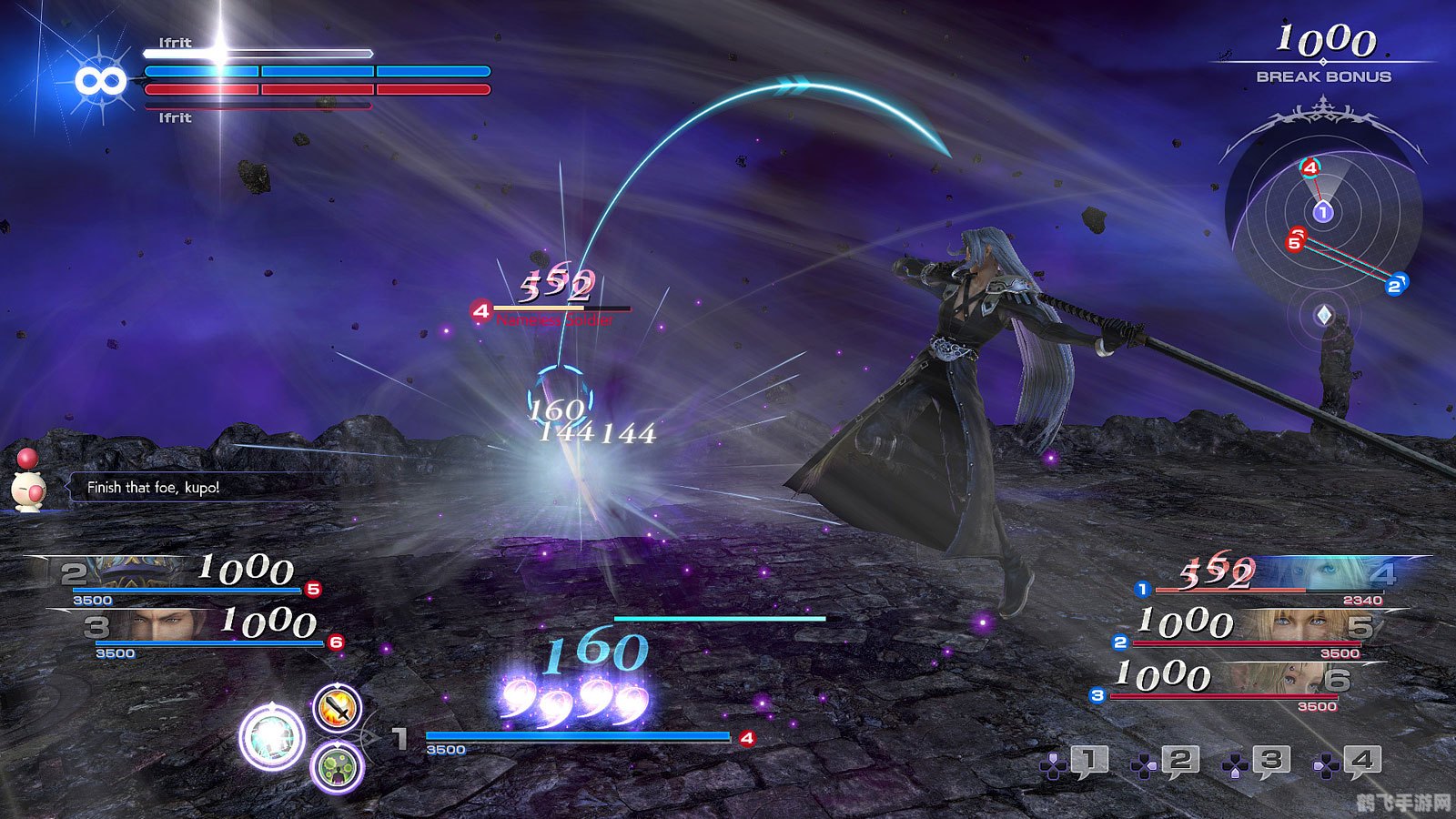Click the crystal diamond icon under the radar

pos(1324,315)
